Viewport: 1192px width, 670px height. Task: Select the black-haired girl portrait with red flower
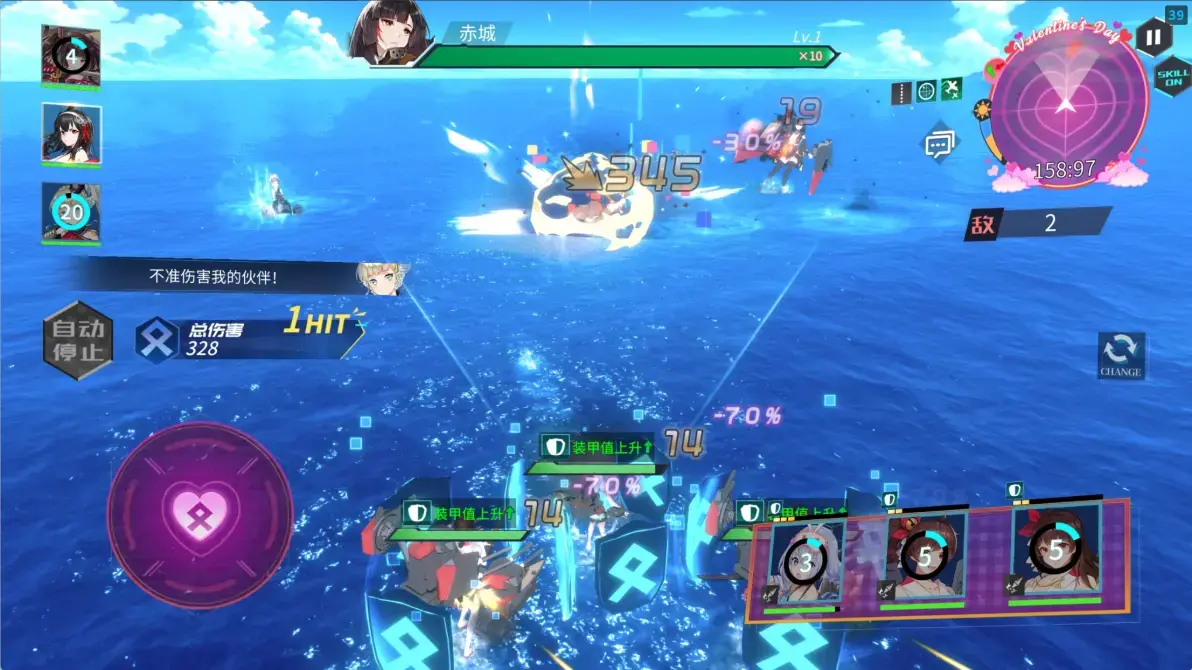click(x=71, y=133)
